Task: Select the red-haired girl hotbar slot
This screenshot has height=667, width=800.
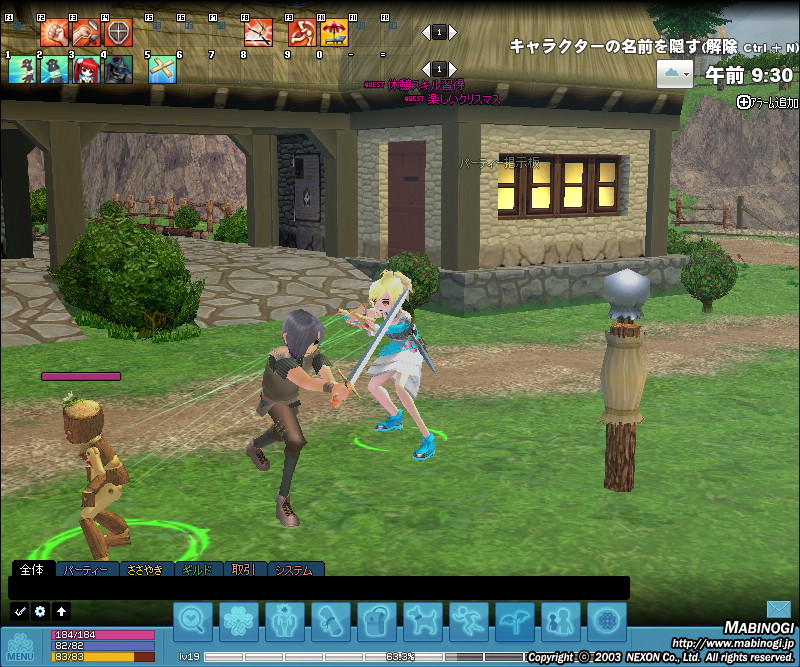Action: 86,69
